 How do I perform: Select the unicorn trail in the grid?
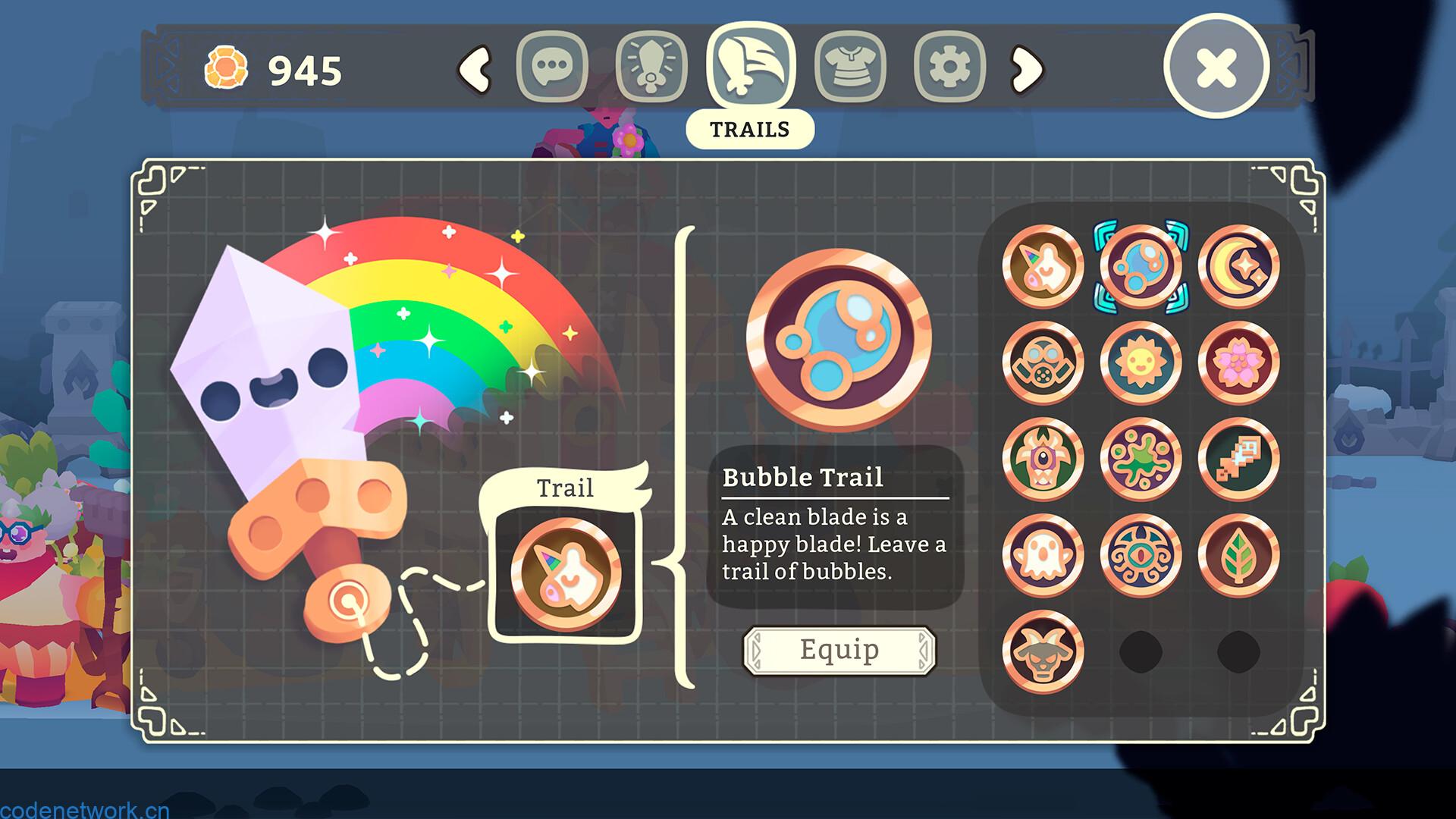click(1043, 266)
